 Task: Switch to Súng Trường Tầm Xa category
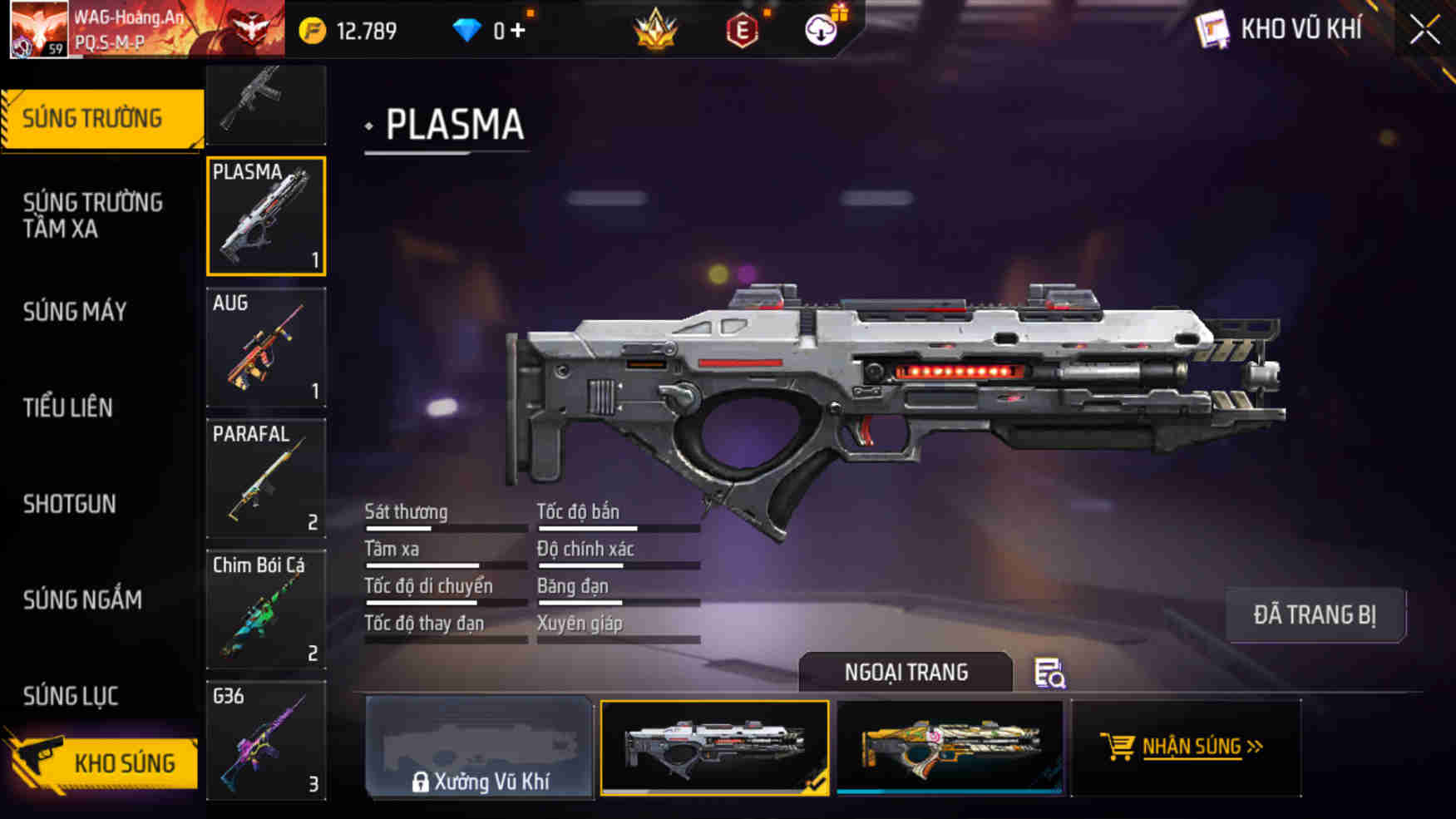pyautogui.click(x=93, y=215)
